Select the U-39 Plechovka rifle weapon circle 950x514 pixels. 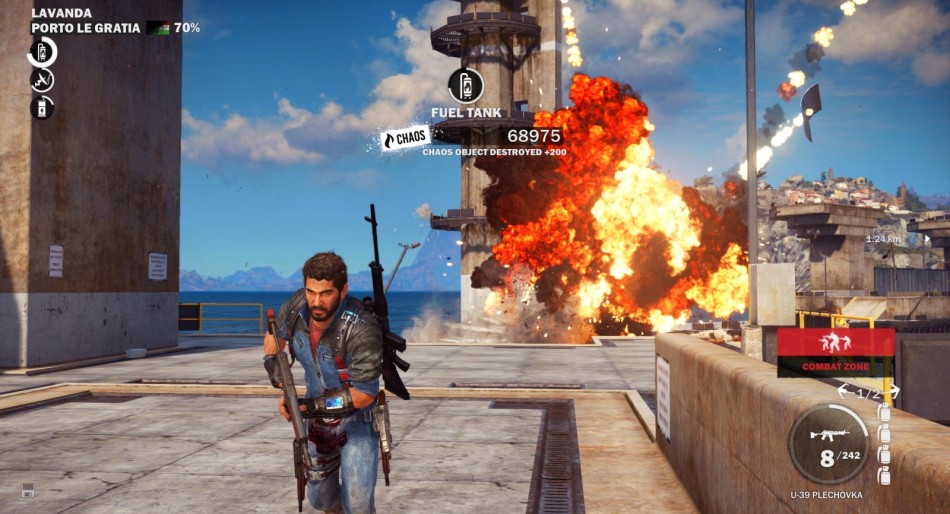828,444
